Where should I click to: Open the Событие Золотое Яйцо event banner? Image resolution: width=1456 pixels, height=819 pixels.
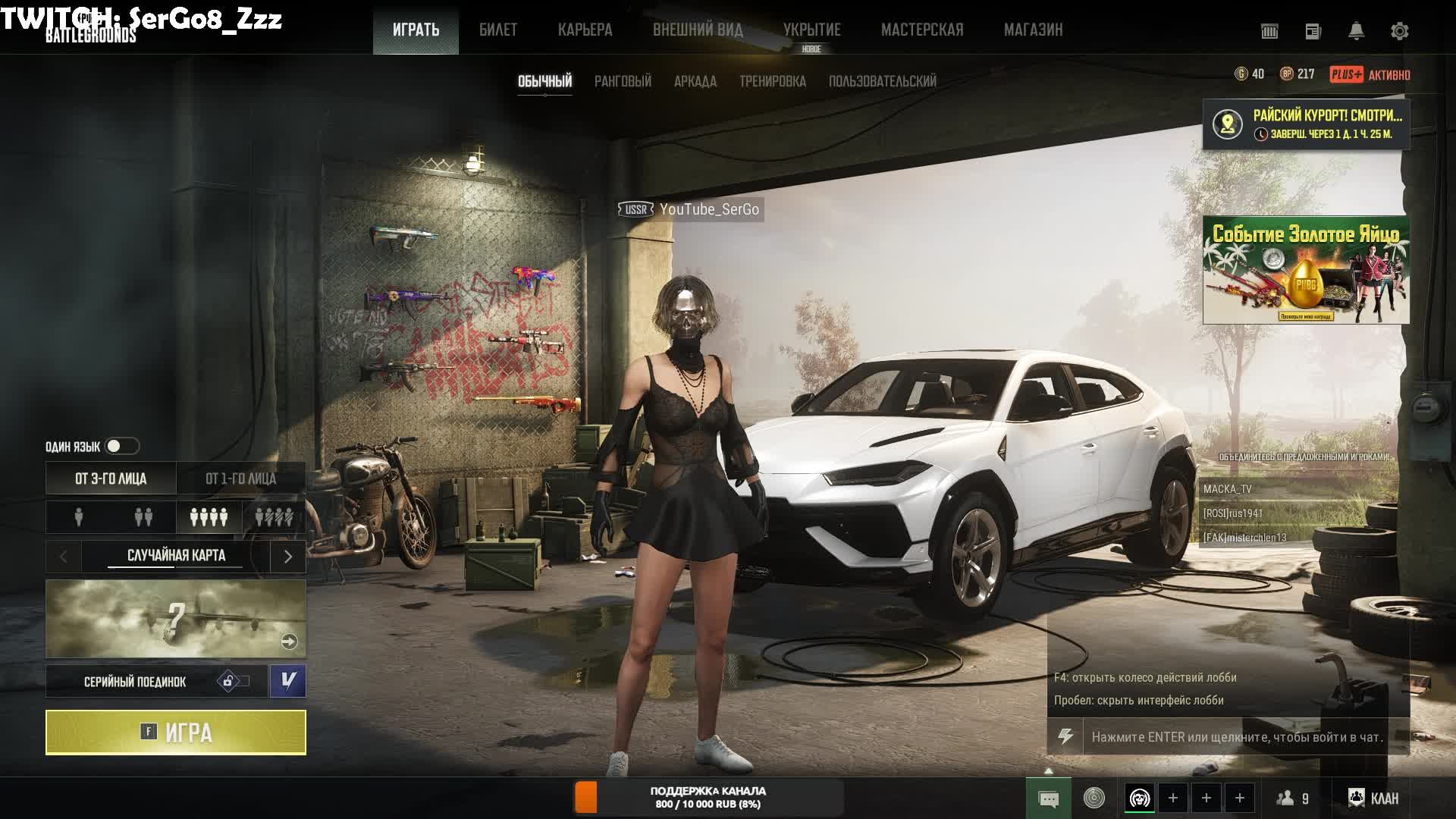click(1306, 270)
